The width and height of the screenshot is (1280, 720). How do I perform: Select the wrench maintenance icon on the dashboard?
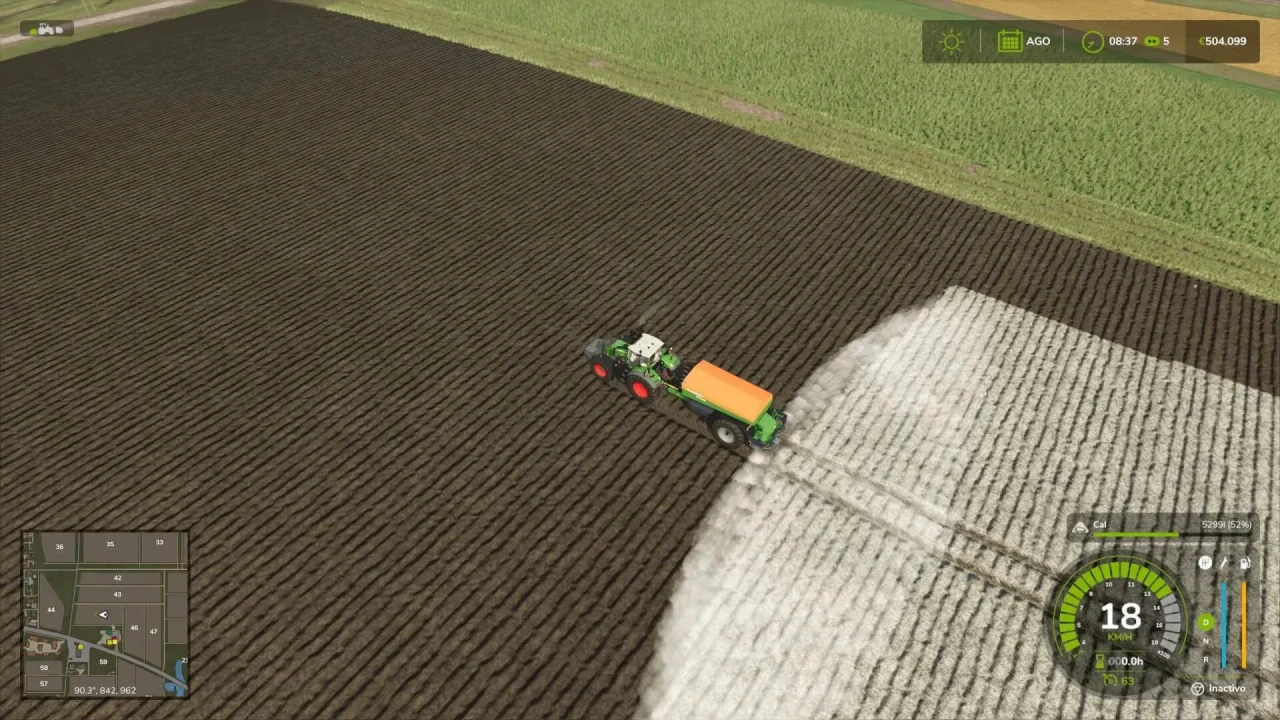click(1224, 563)
